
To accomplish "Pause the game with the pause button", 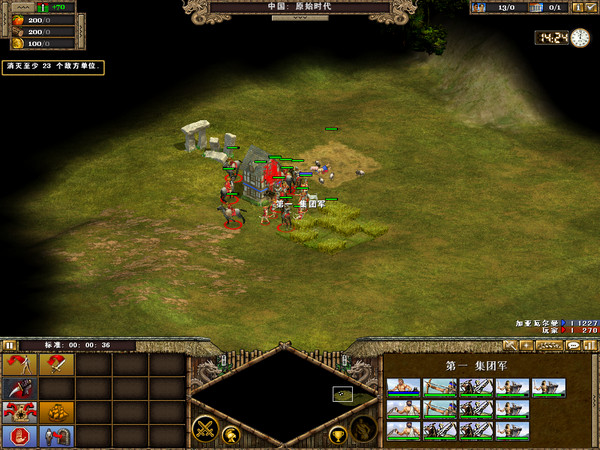I will 9,345.
